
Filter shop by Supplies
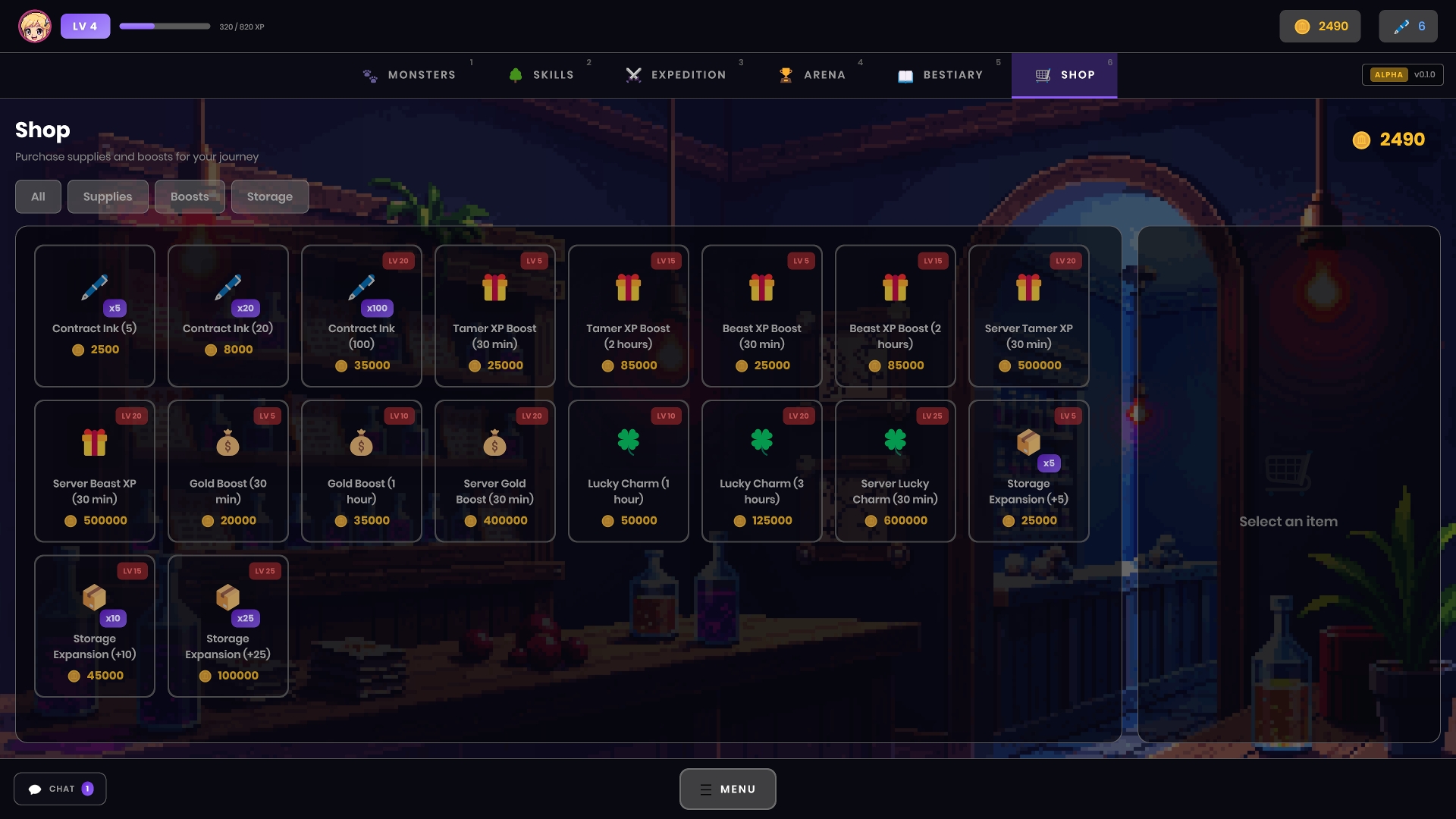108,196
